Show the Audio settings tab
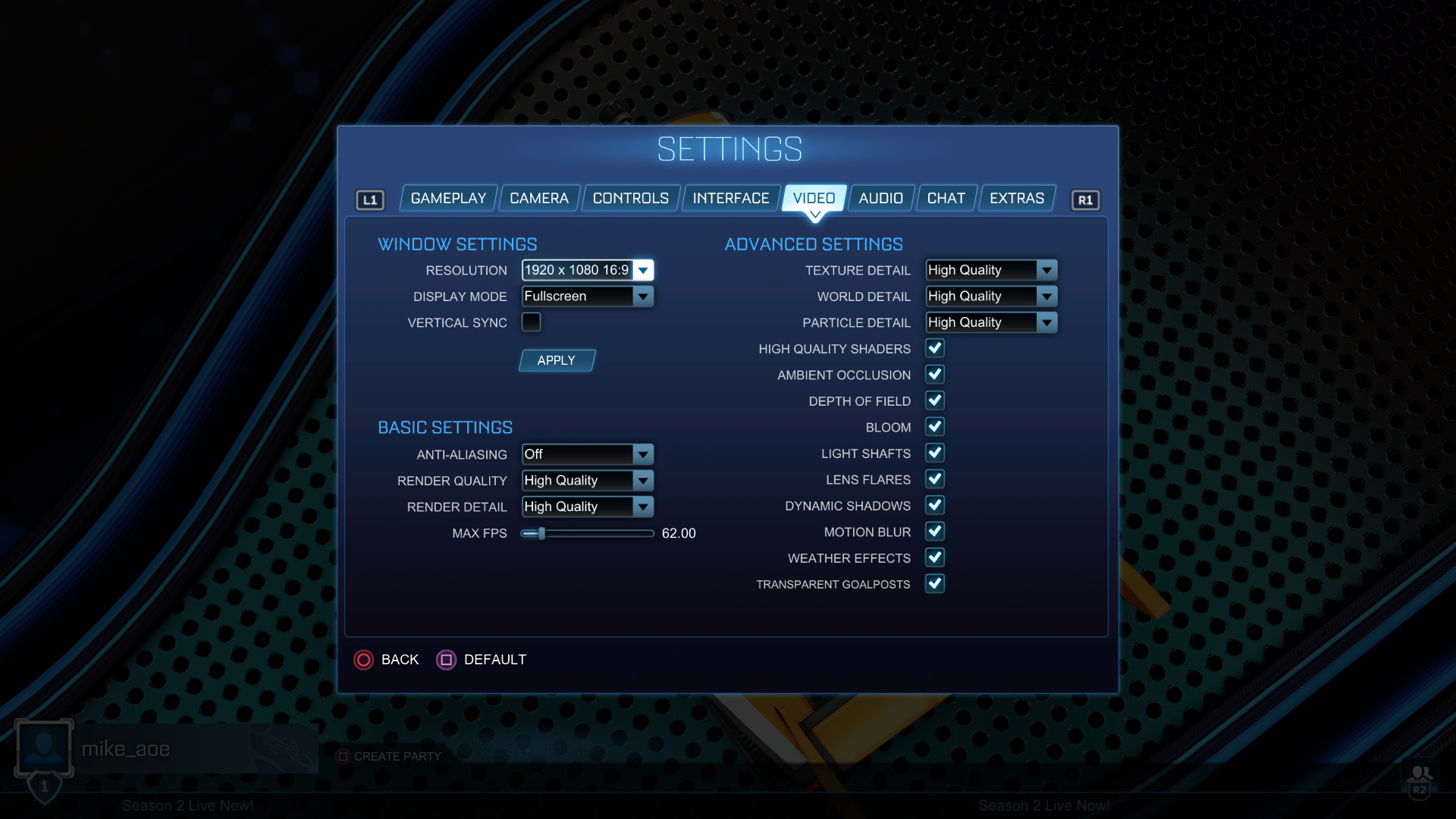This screenshot has height=819, width=1456. pos(880,199)
